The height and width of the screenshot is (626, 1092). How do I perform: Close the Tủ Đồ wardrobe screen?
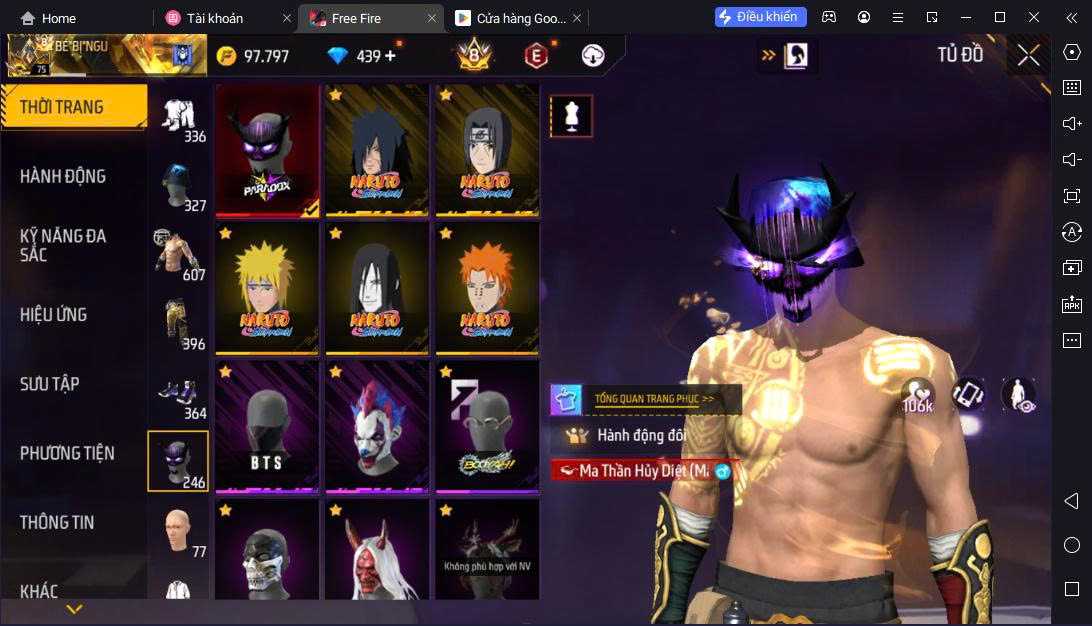click(x=1029, y=56)
